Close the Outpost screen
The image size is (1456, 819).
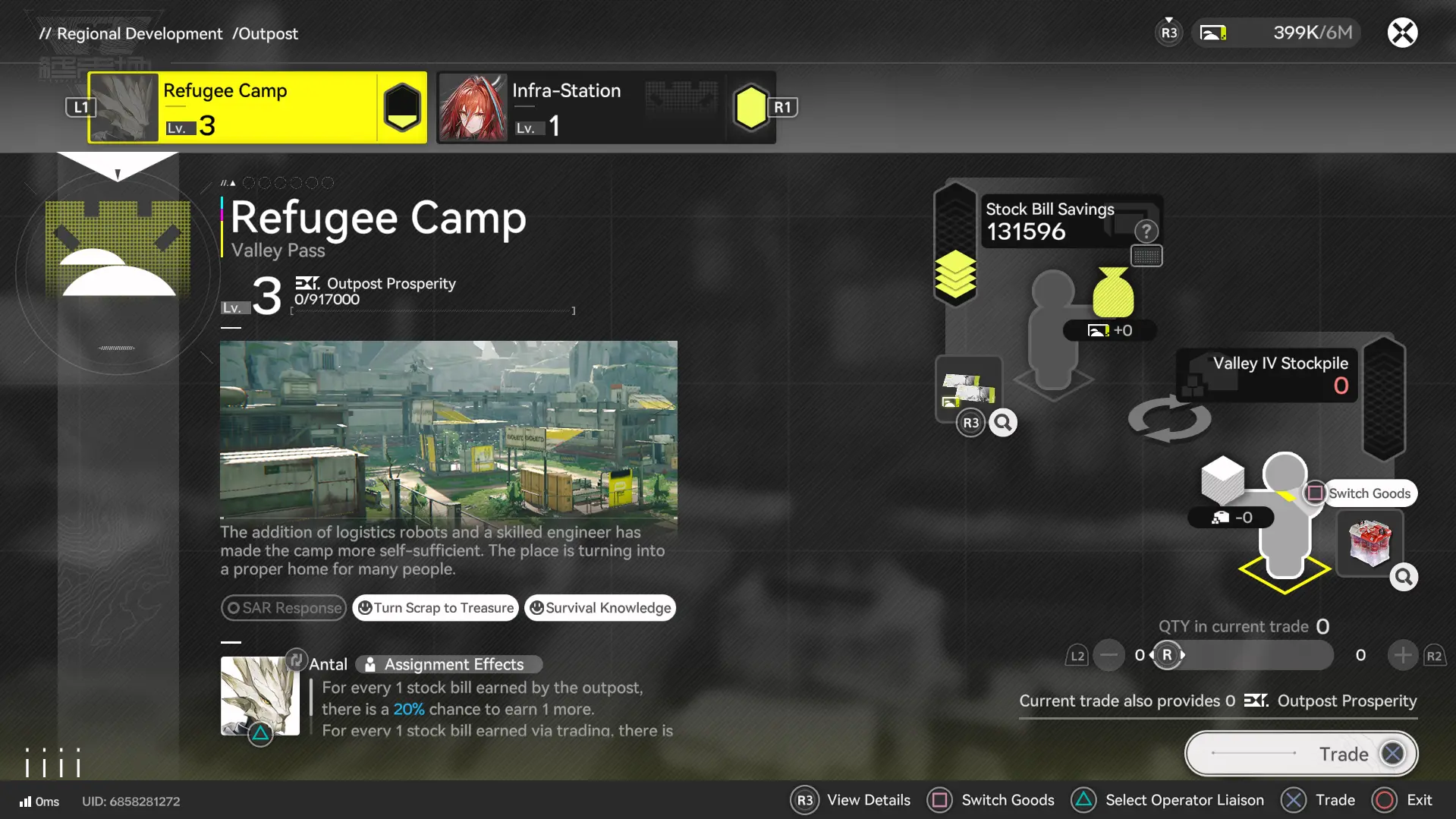click(x=1402, y=33)
